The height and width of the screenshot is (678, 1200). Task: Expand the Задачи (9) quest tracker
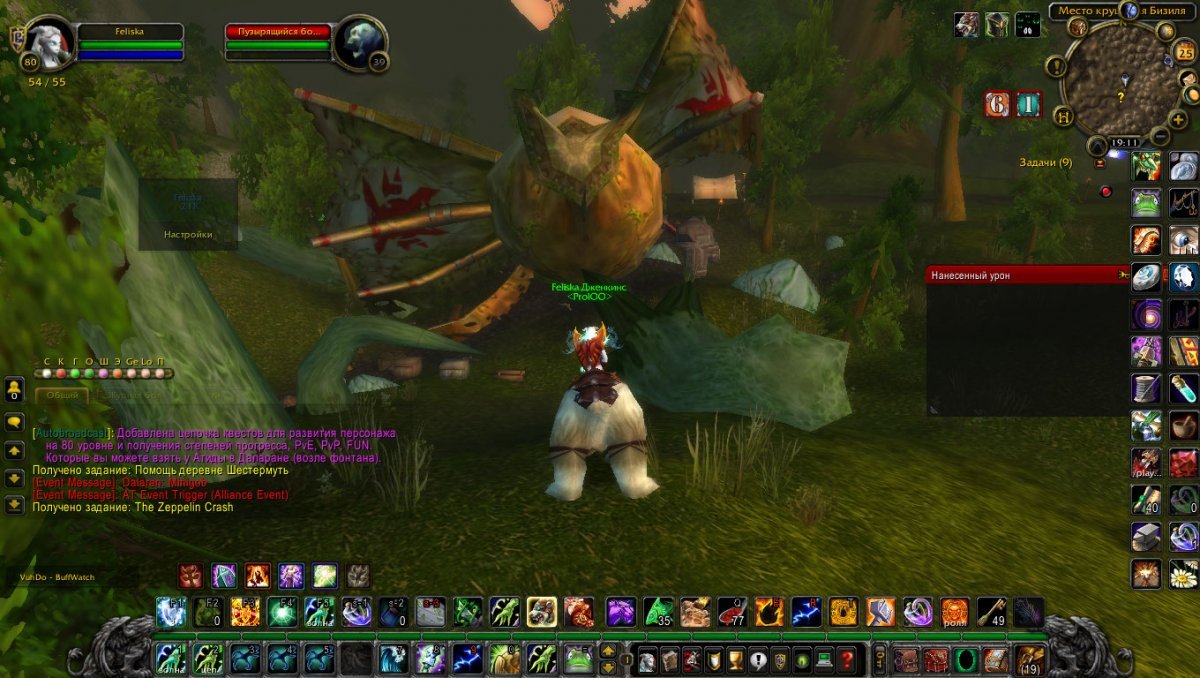1045,162
